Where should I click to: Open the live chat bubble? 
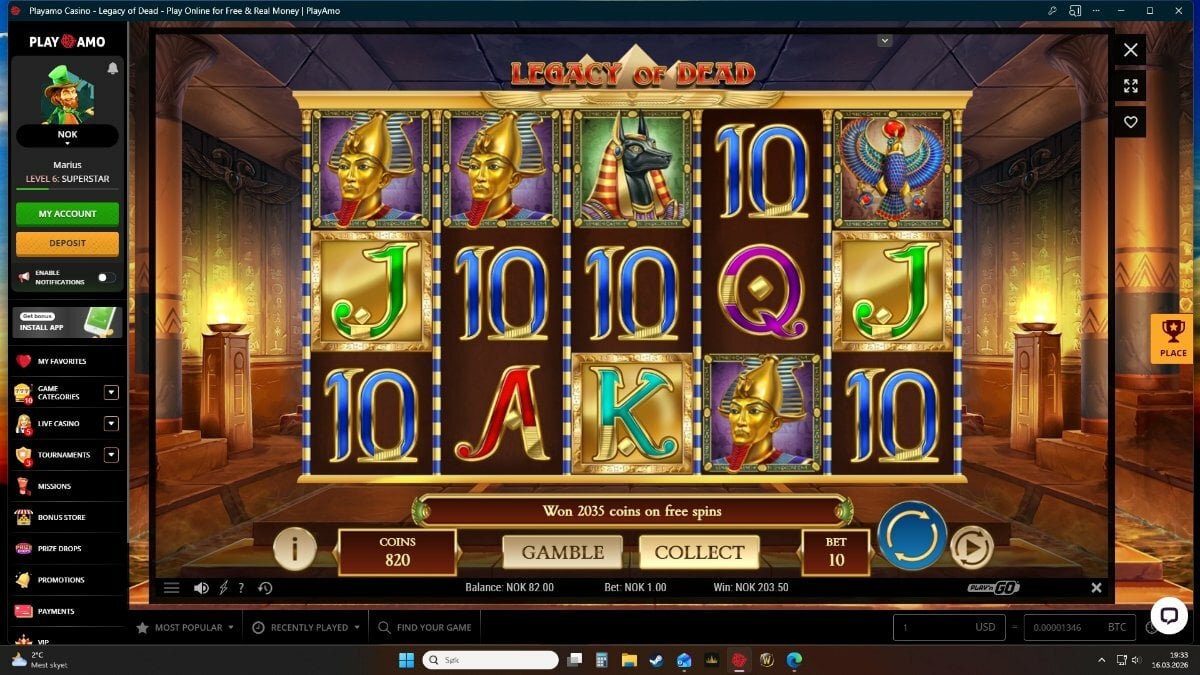pyautogui.click(x=1168, y=615)
